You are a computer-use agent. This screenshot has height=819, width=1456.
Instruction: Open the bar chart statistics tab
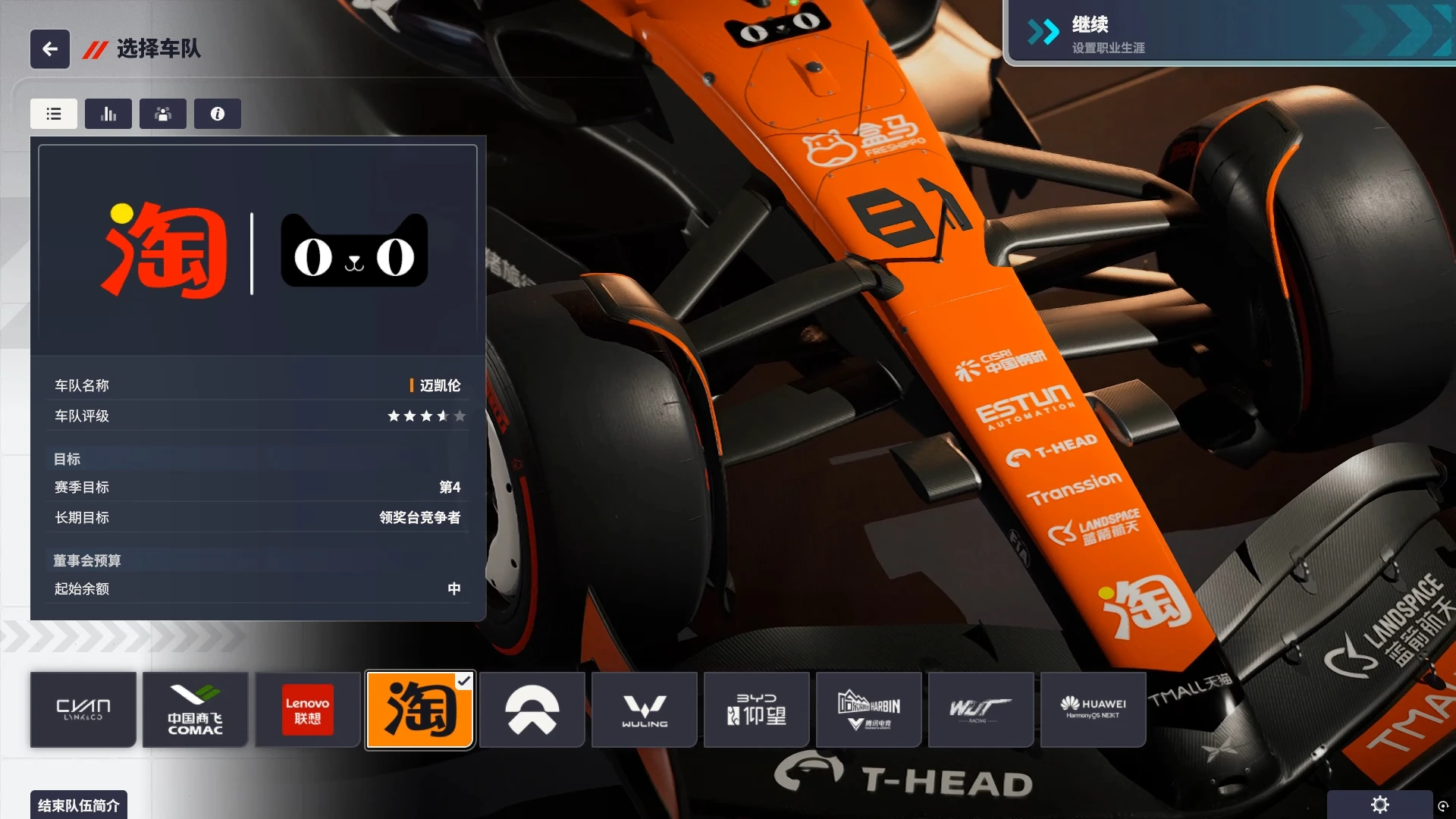coord(108,114)
